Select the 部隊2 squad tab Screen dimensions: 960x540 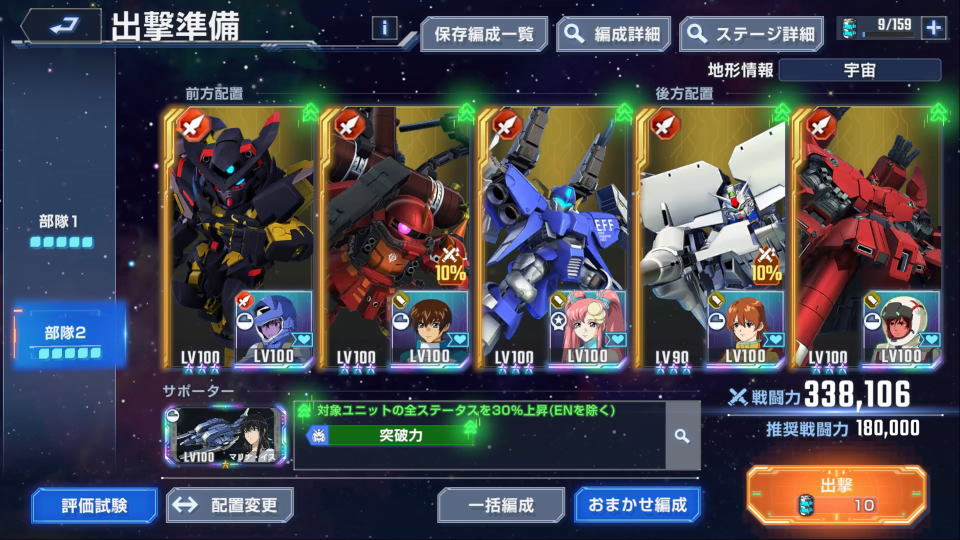[68, 338]
